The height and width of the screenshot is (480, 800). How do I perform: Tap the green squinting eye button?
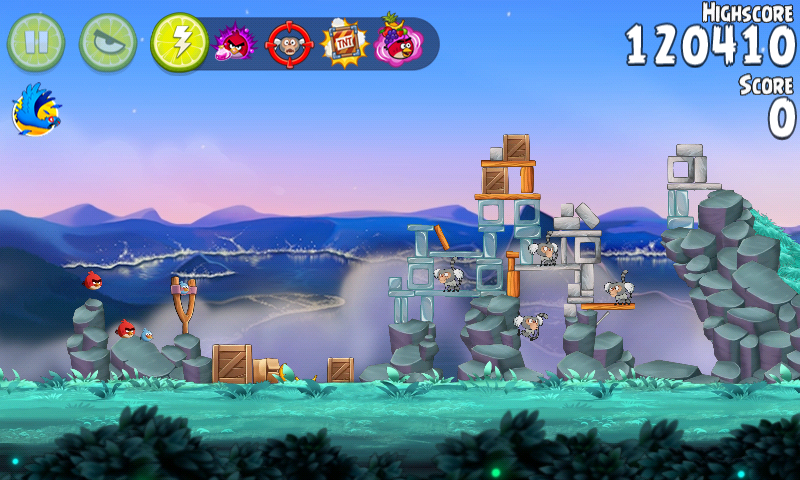tap(108, 42)
